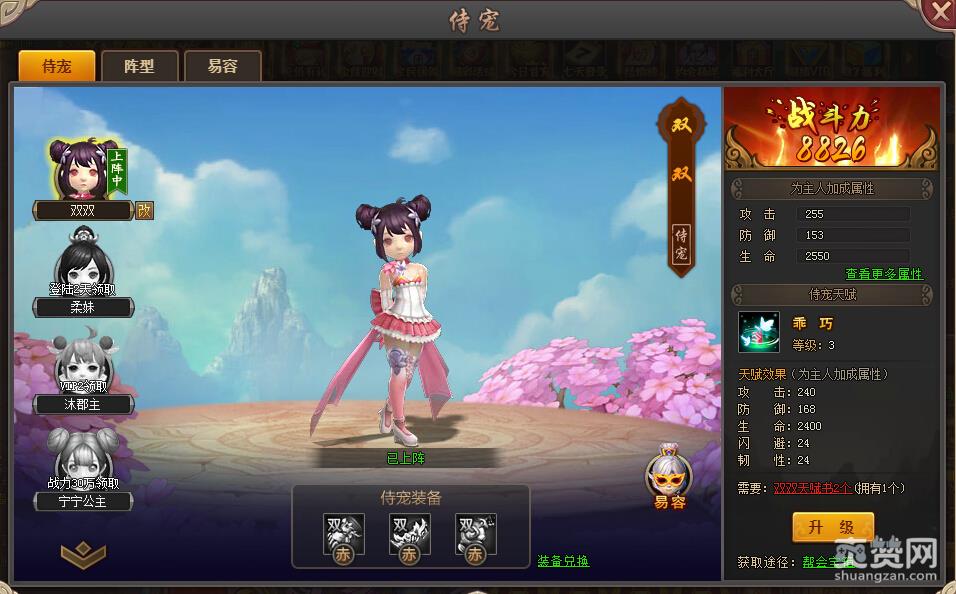Image resolution: width=956 pixels, height=594 pixels.
Task: Select the 乖巧 talent icon
Action: pos(759,332)
